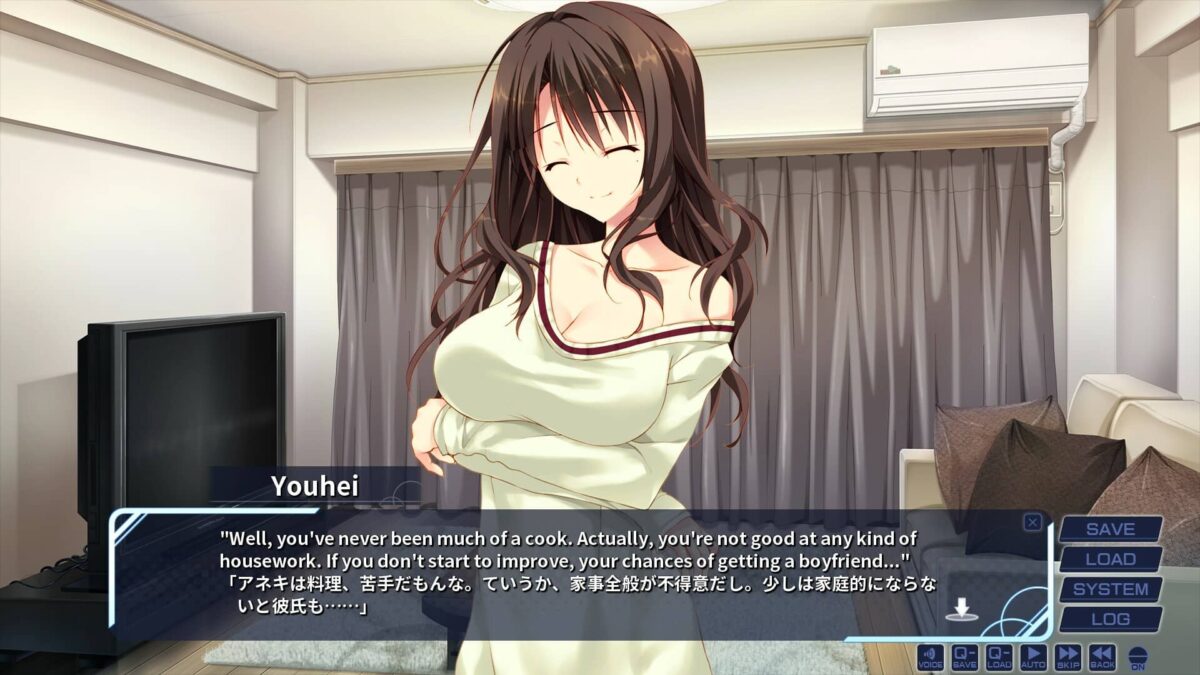Quick save with the Q-SAVE button
The image size is (1200, 675).
point(965,657)
